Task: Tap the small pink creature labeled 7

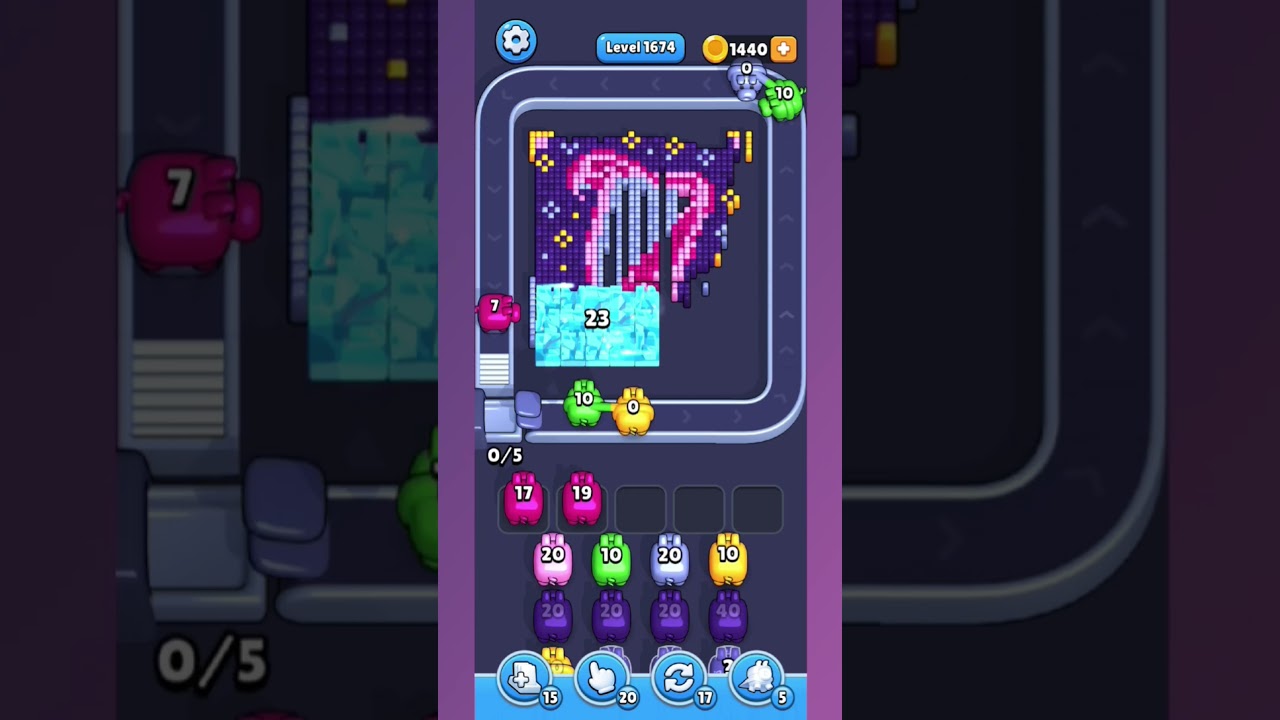Action: 497,310
